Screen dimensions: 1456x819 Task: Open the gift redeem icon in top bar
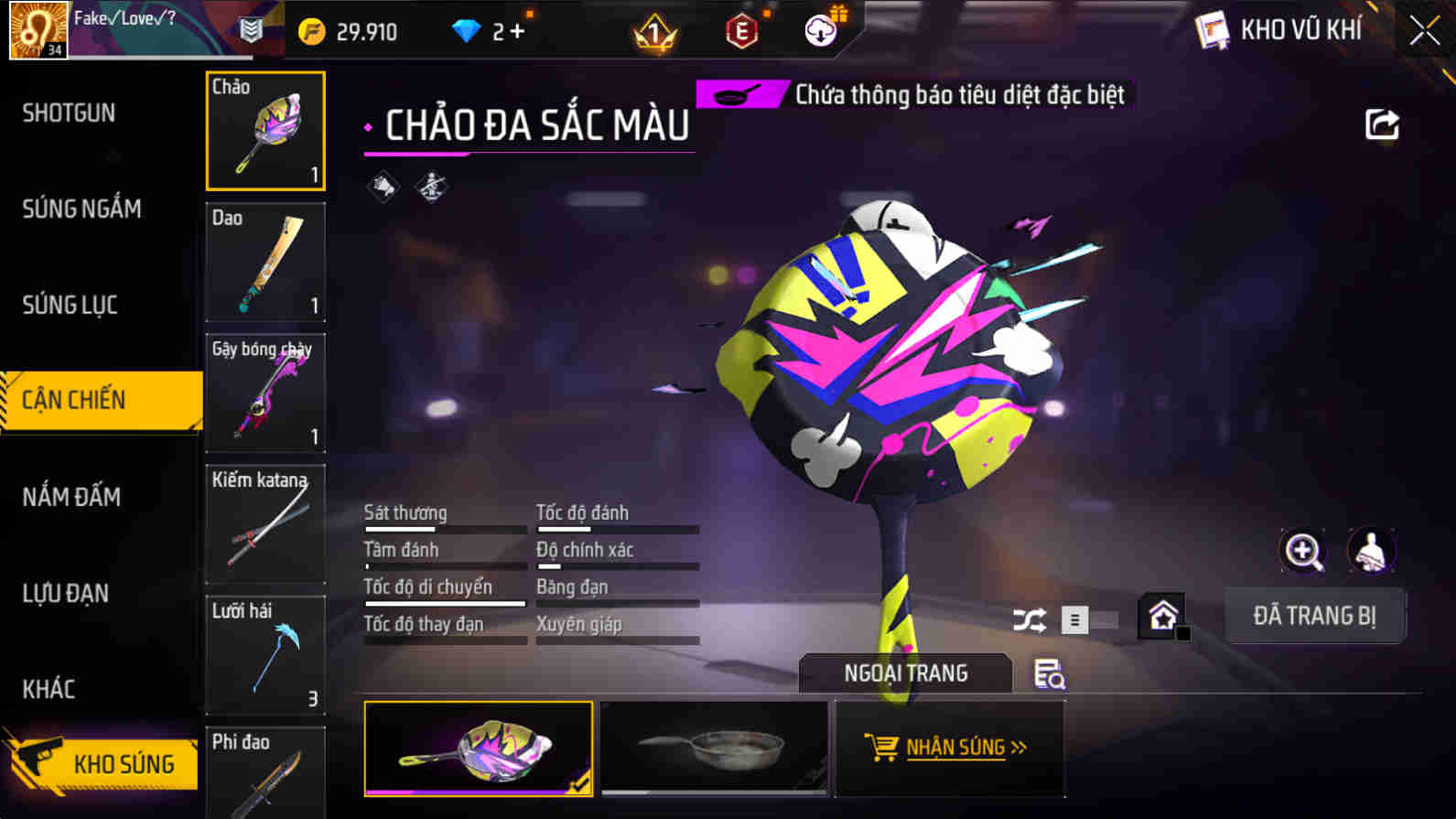(821, 30)
